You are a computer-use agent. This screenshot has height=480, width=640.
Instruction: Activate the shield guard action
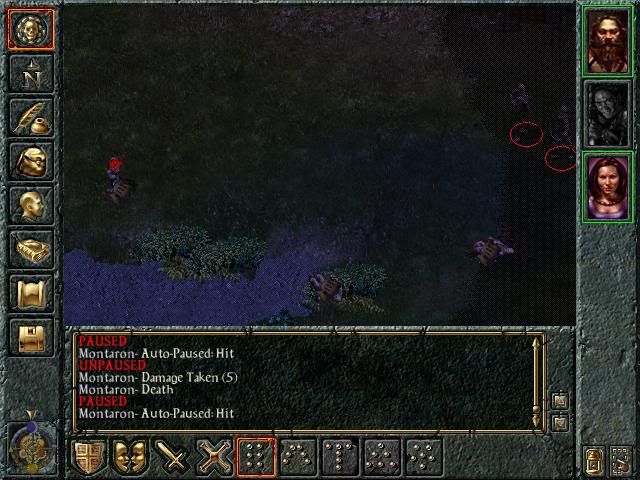click(x=89, y=457)
